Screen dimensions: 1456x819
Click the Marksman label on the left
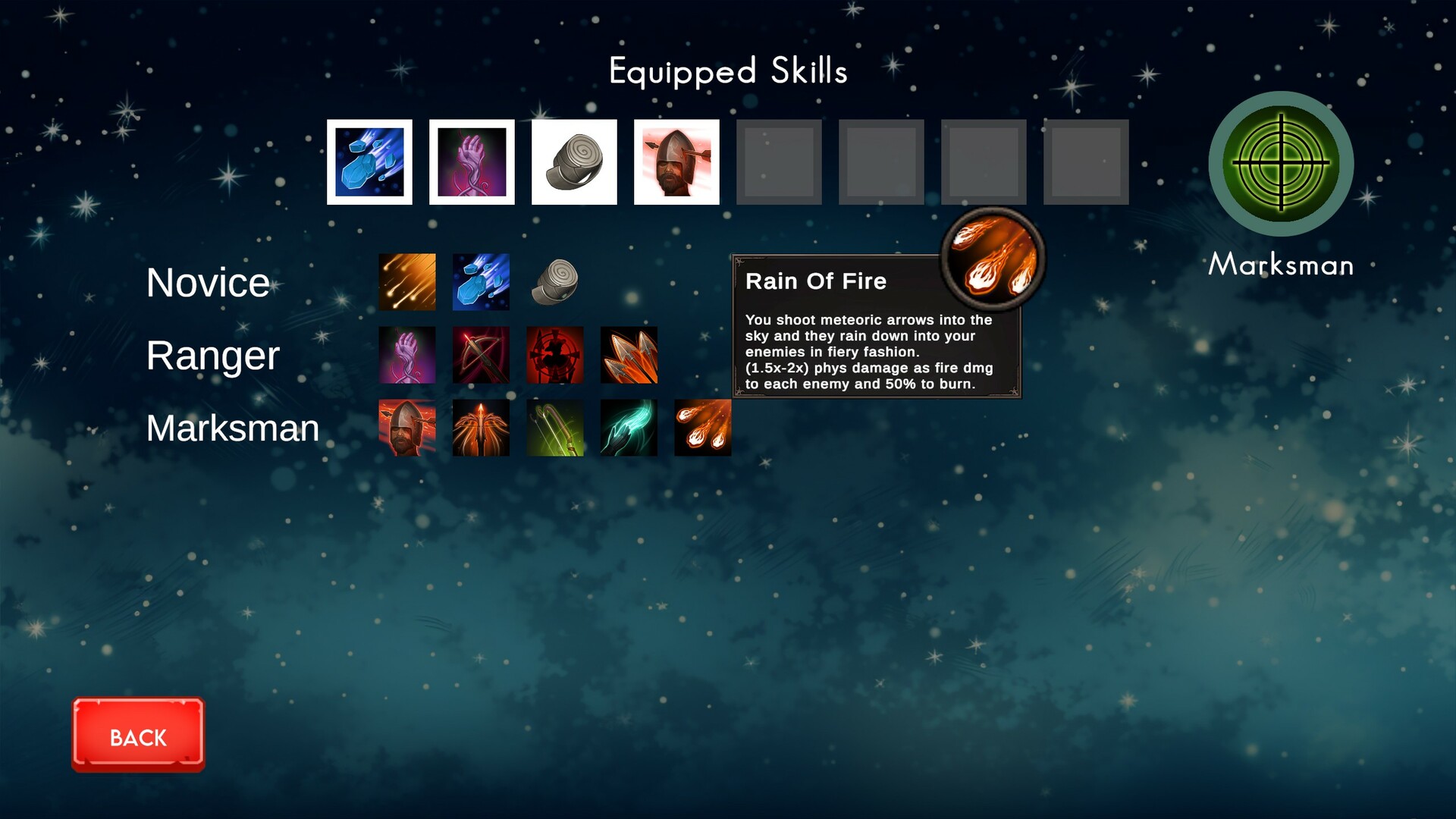pyautogui.click(x=232, y=428)
